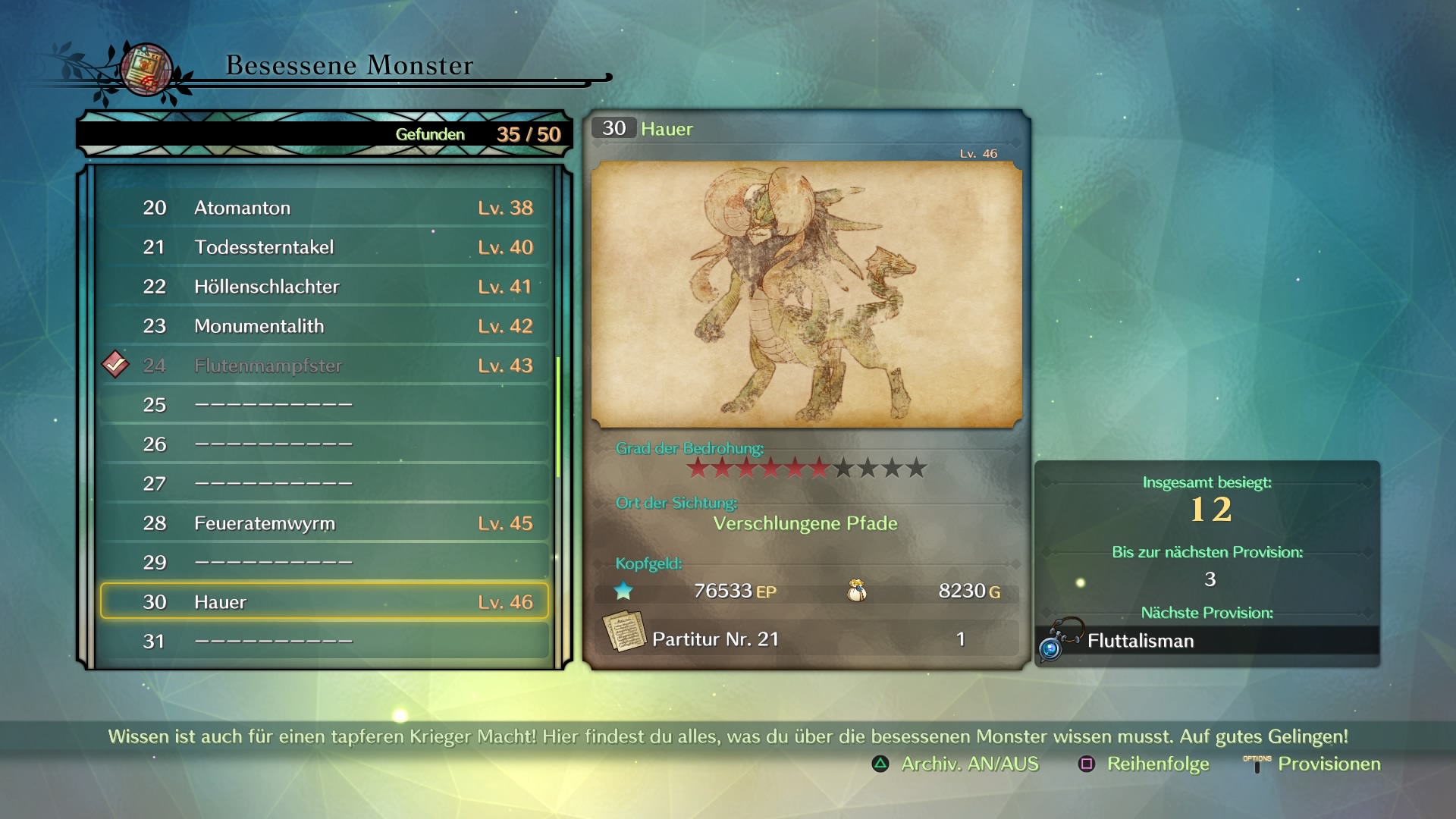Click the monster list scrollbar
Viewport: 1456px width, 819px height.
click(558, 417)
